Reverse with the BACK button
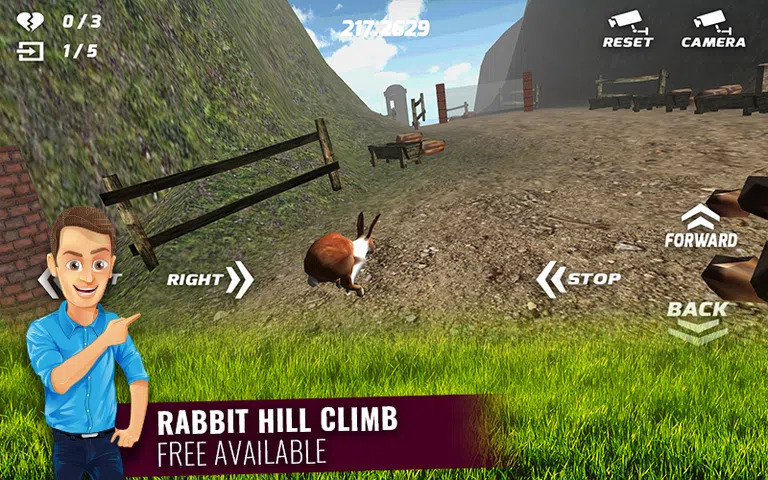 coord(698,320)
